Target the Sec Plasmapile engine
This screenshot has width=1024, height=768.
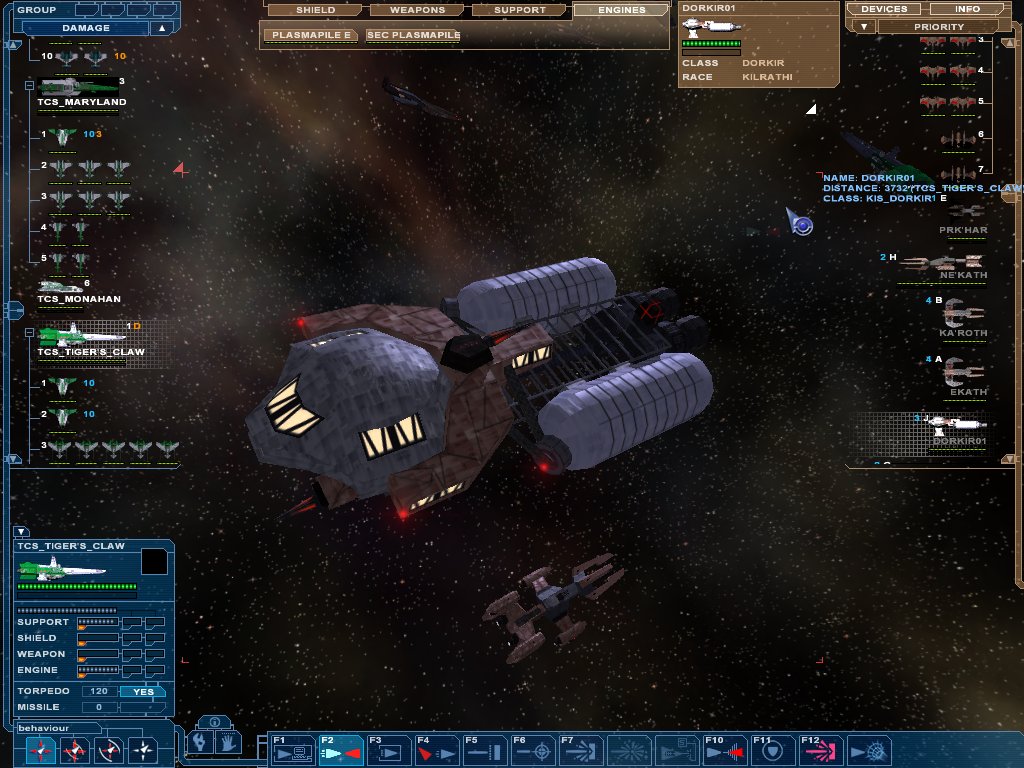pyautogui.click(x=412, y=35)
